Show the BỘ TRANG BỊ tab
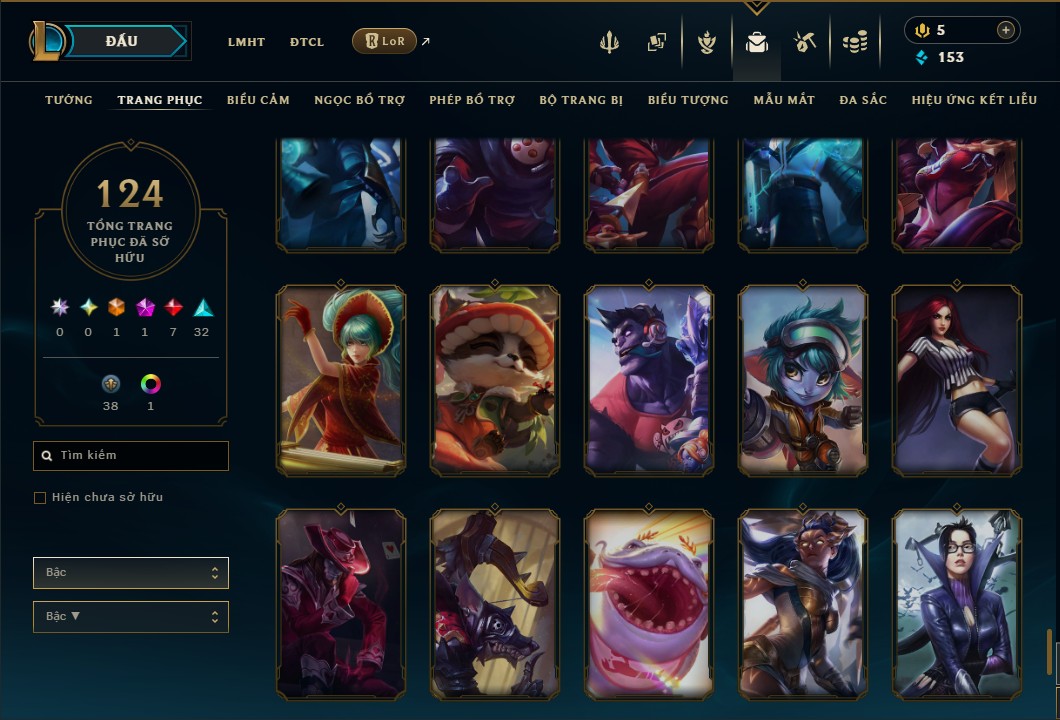1060x720 pixels. pyautogui.click(x=581, y=100)
